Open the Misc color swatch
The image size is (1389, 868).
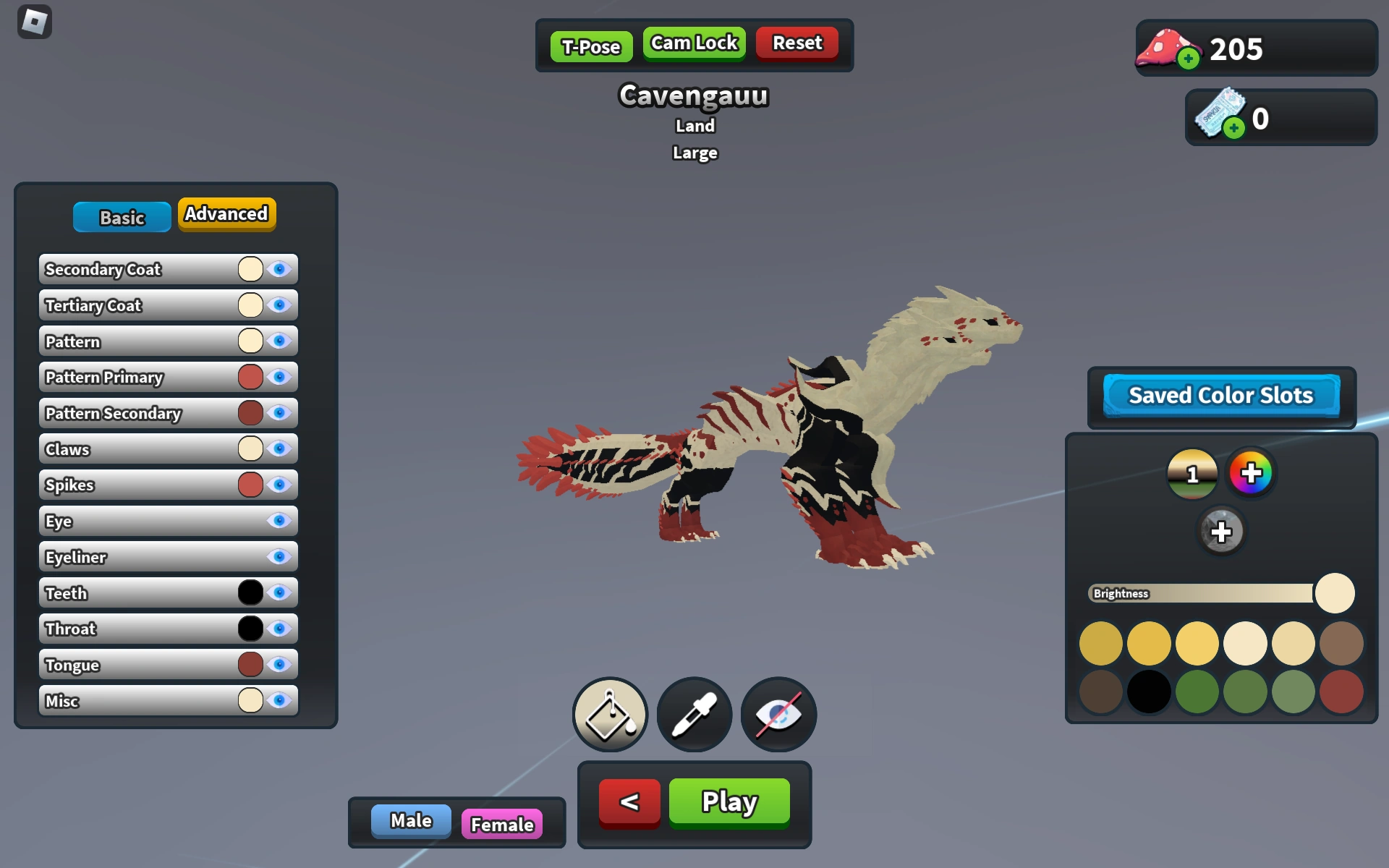tap(250, 700)
